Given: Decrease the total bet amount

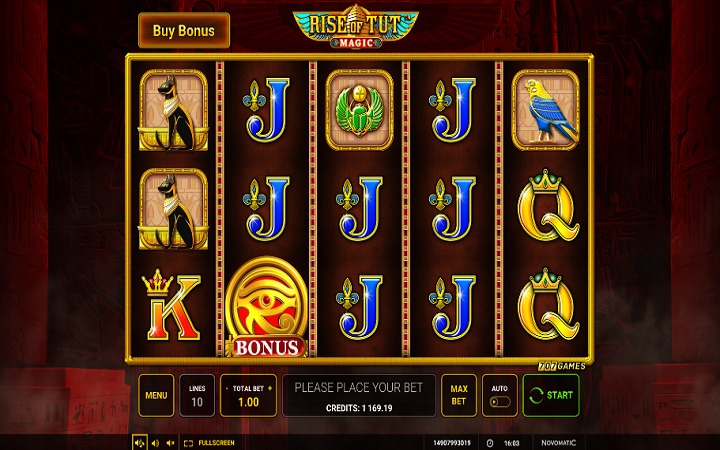Looking at the screenshot, I should [x=225, y=386].
